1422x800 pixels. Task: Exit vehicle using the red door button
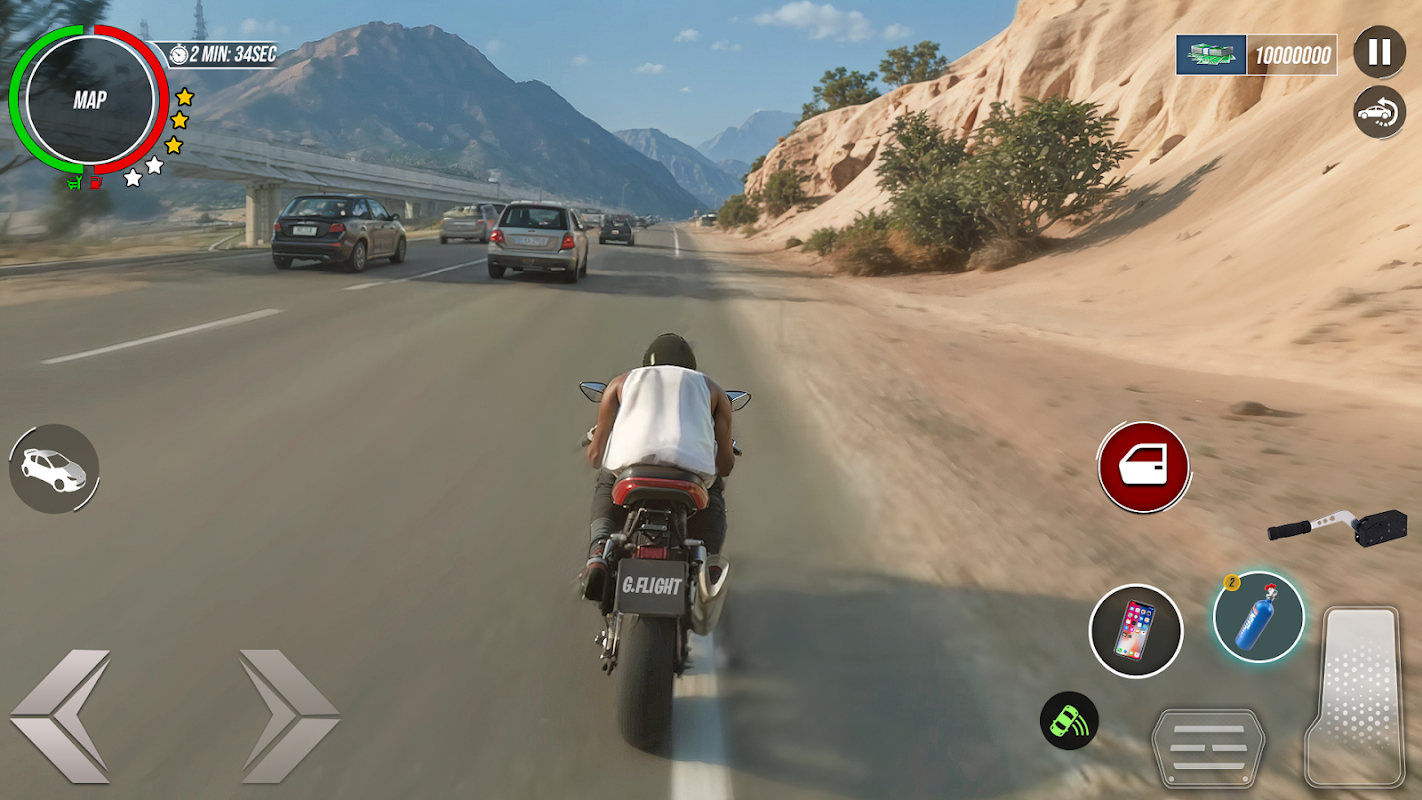[x=1143, y=467]
